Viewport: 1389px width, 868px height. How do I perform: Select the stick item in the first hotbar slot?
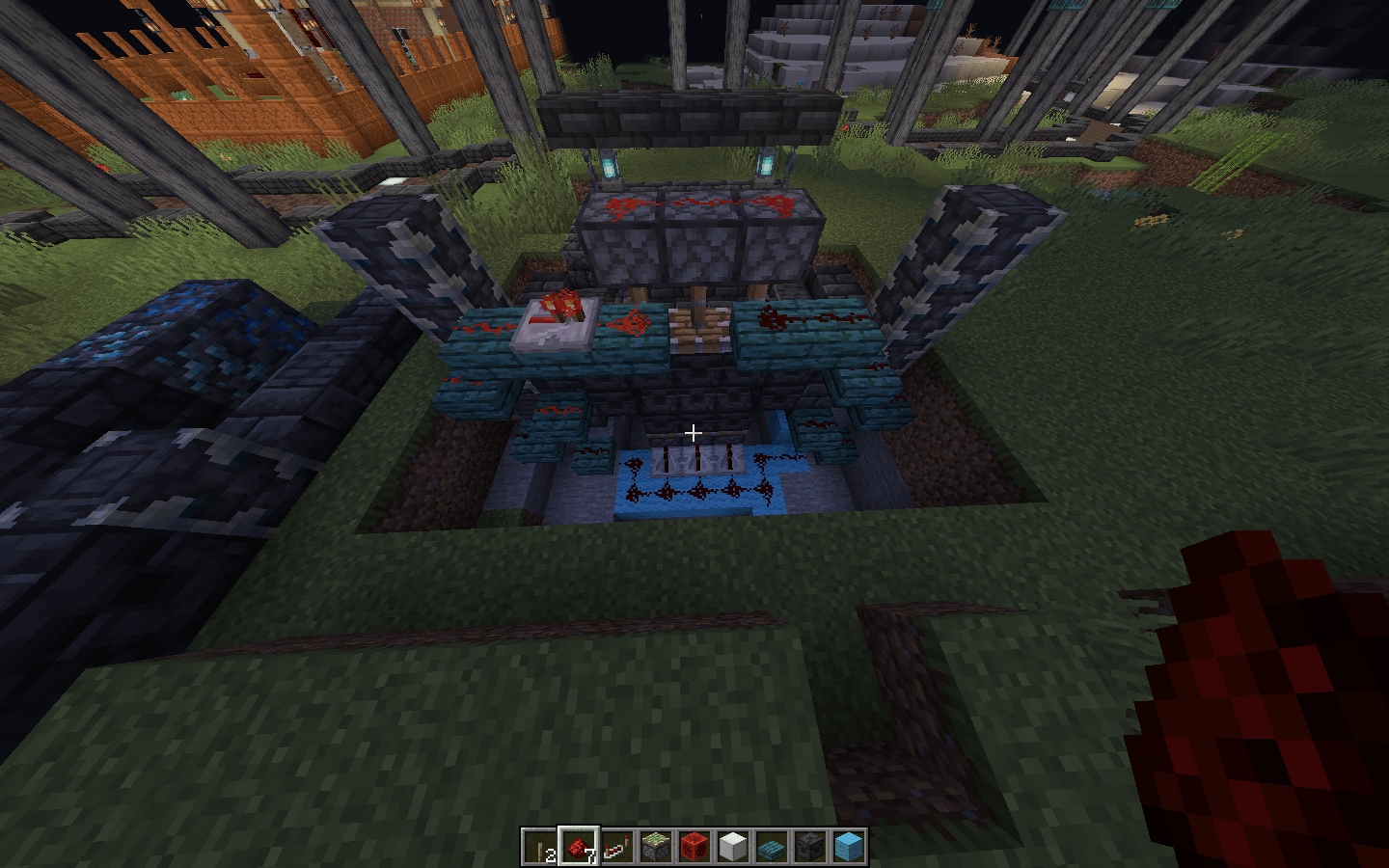pyautogui.click(x=540, y=849)
